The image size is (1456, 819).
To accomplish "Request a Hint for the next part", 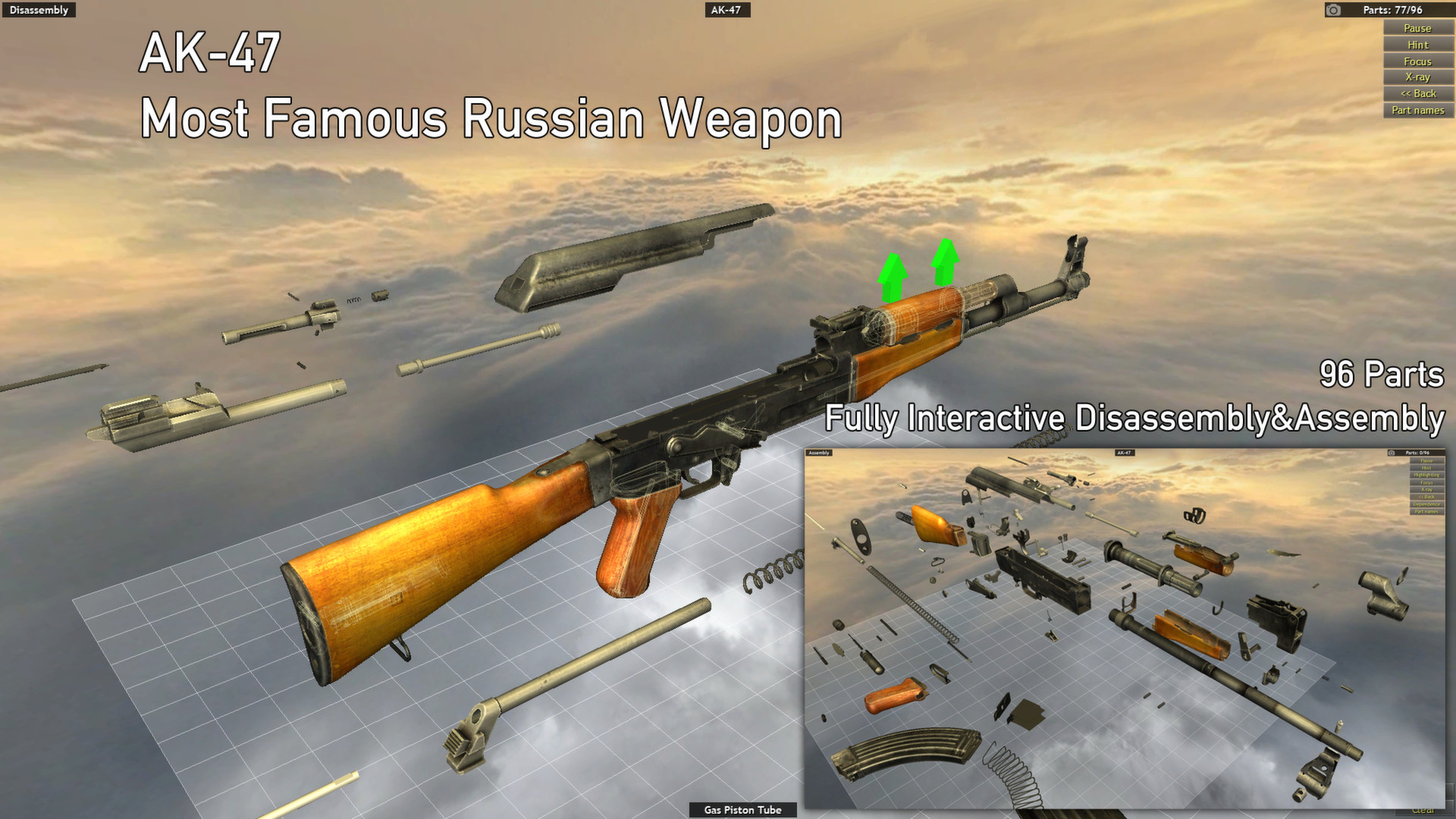I will coord(1417,44).
